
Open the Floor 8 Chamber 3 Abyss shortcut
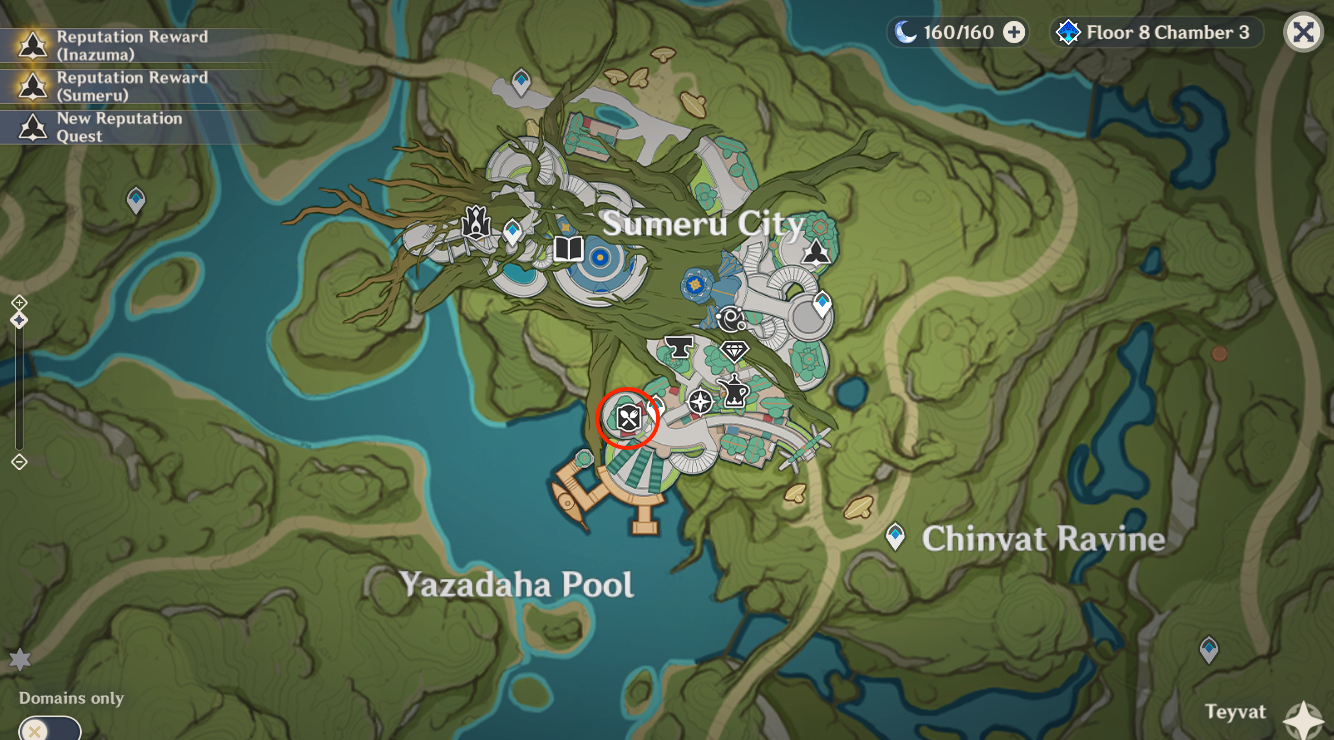coord(1157,33)
